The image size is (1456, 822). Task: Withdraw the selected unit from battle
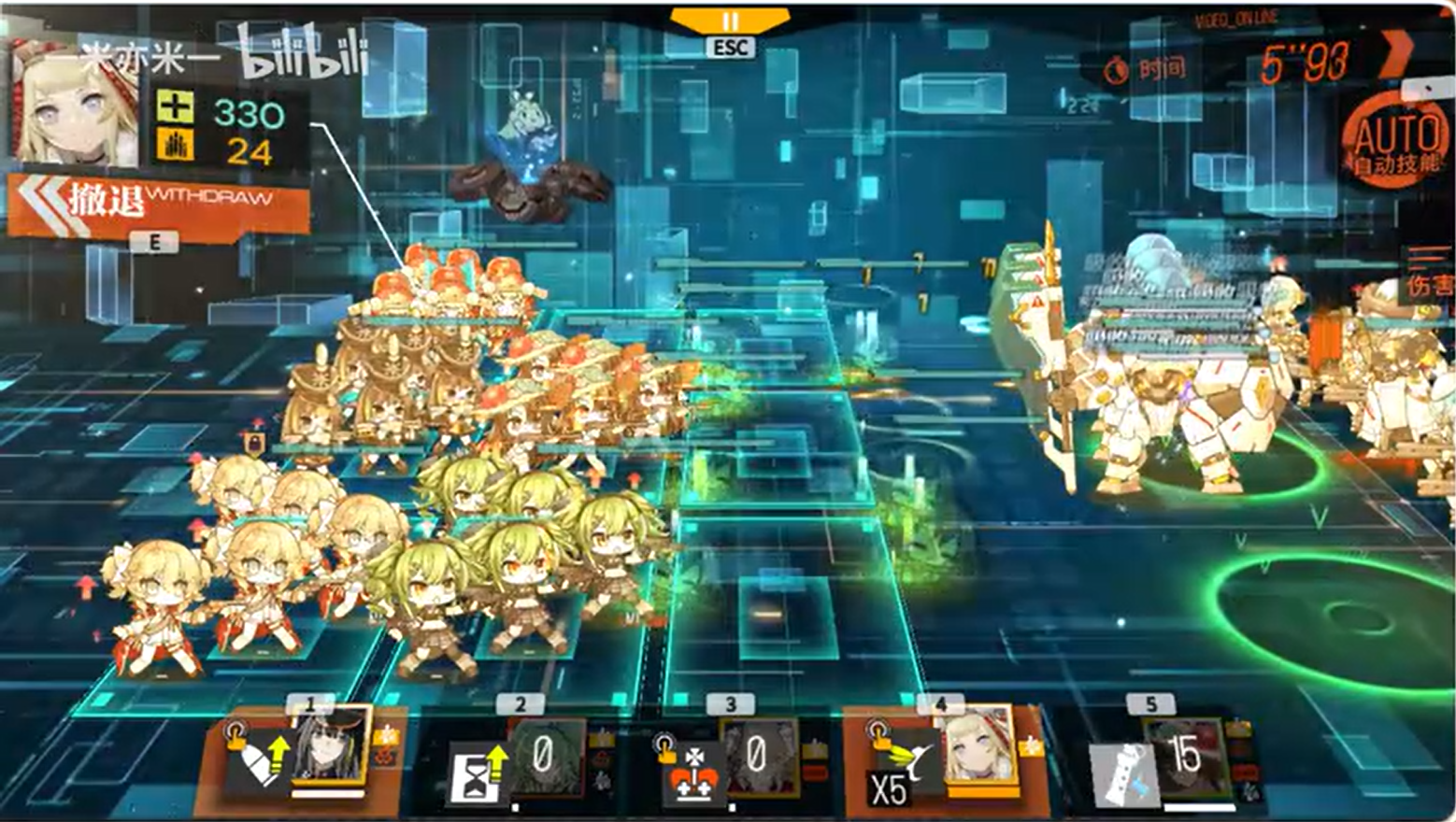tap(159, 202)
